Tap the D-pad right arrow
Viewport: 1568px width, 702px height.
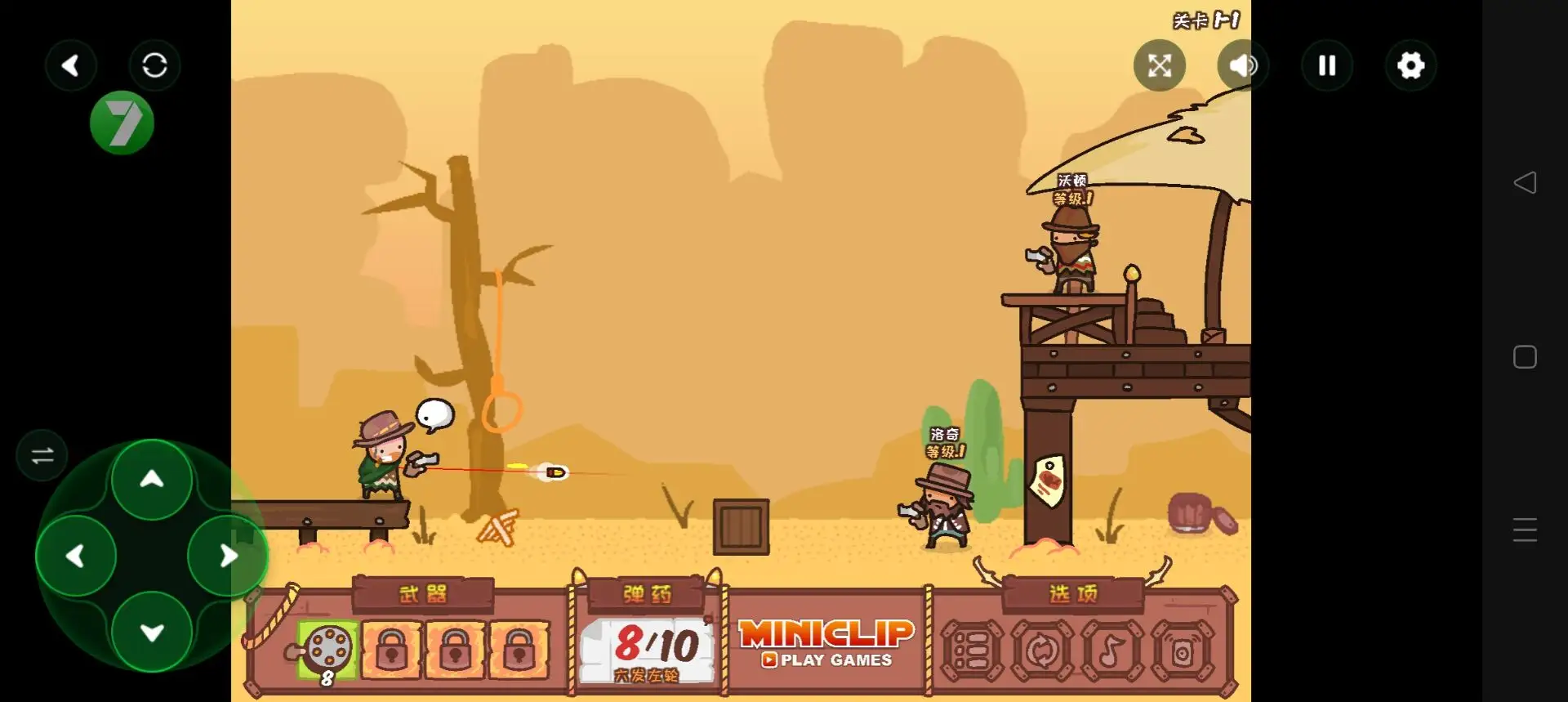(228, 557)
